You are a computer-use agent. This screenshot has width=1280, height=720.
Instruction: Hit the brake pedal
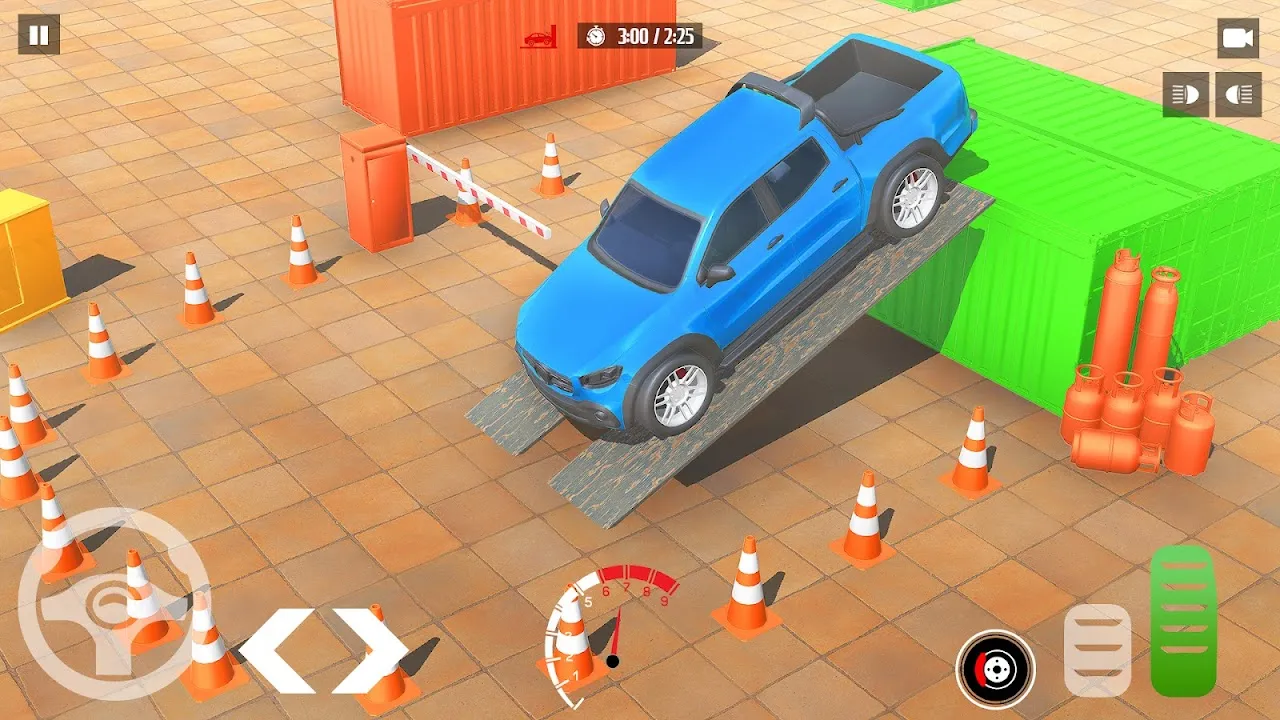click(1097, 650)
